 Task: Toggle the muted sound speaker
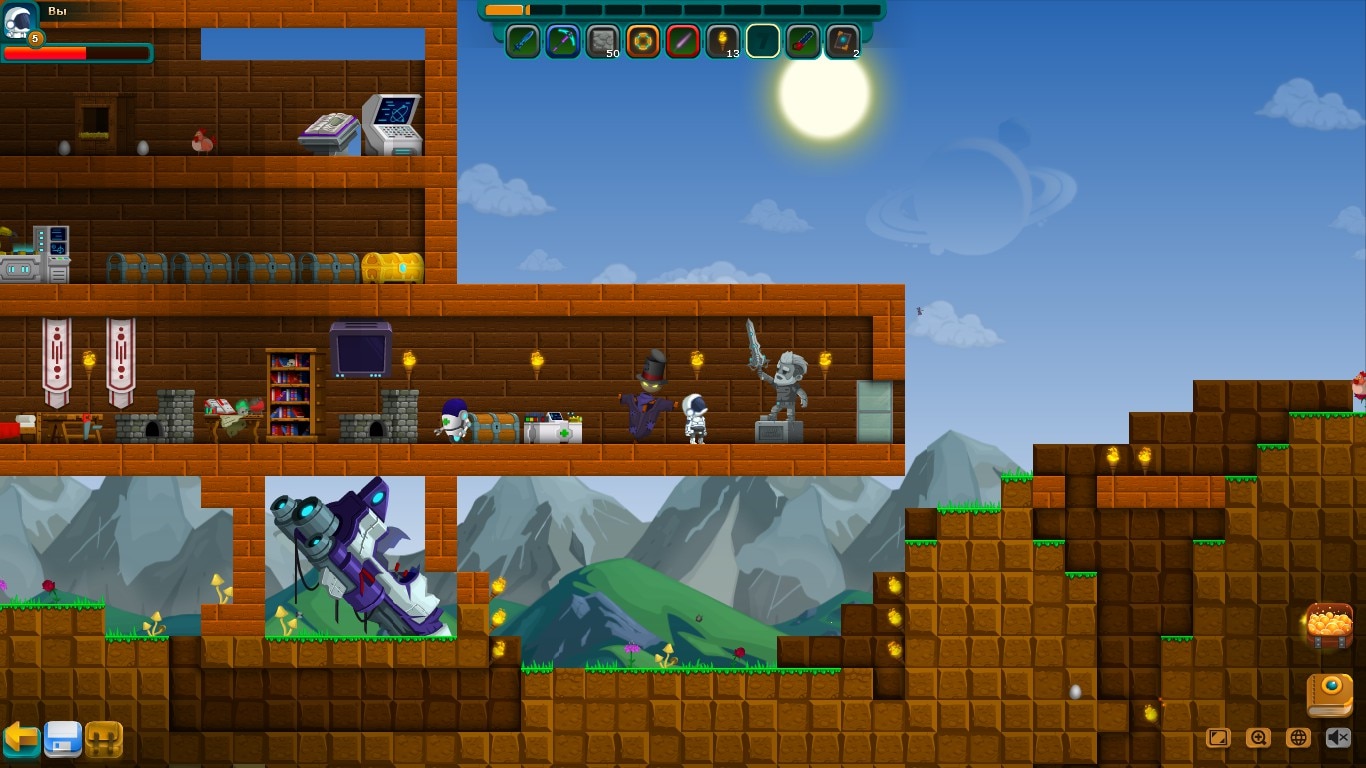click(1338, 738)
